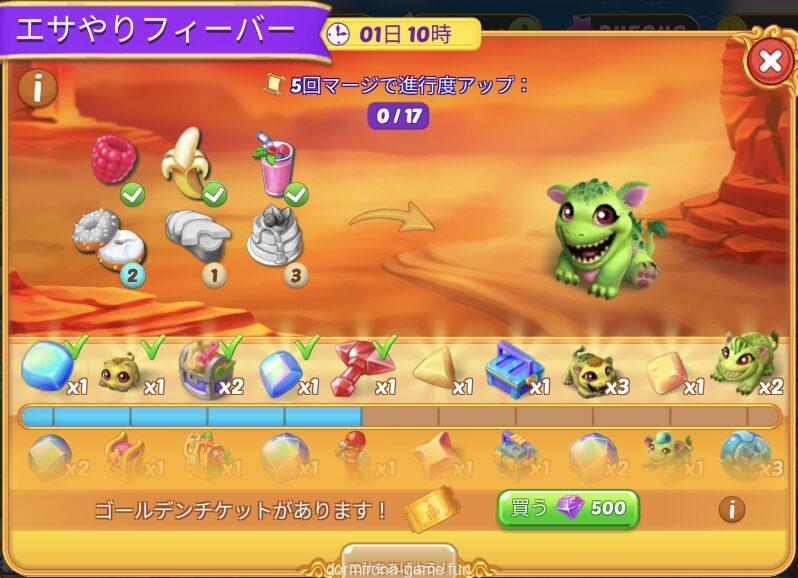View the green dragon final reward x2

click(x=743, y=365)
